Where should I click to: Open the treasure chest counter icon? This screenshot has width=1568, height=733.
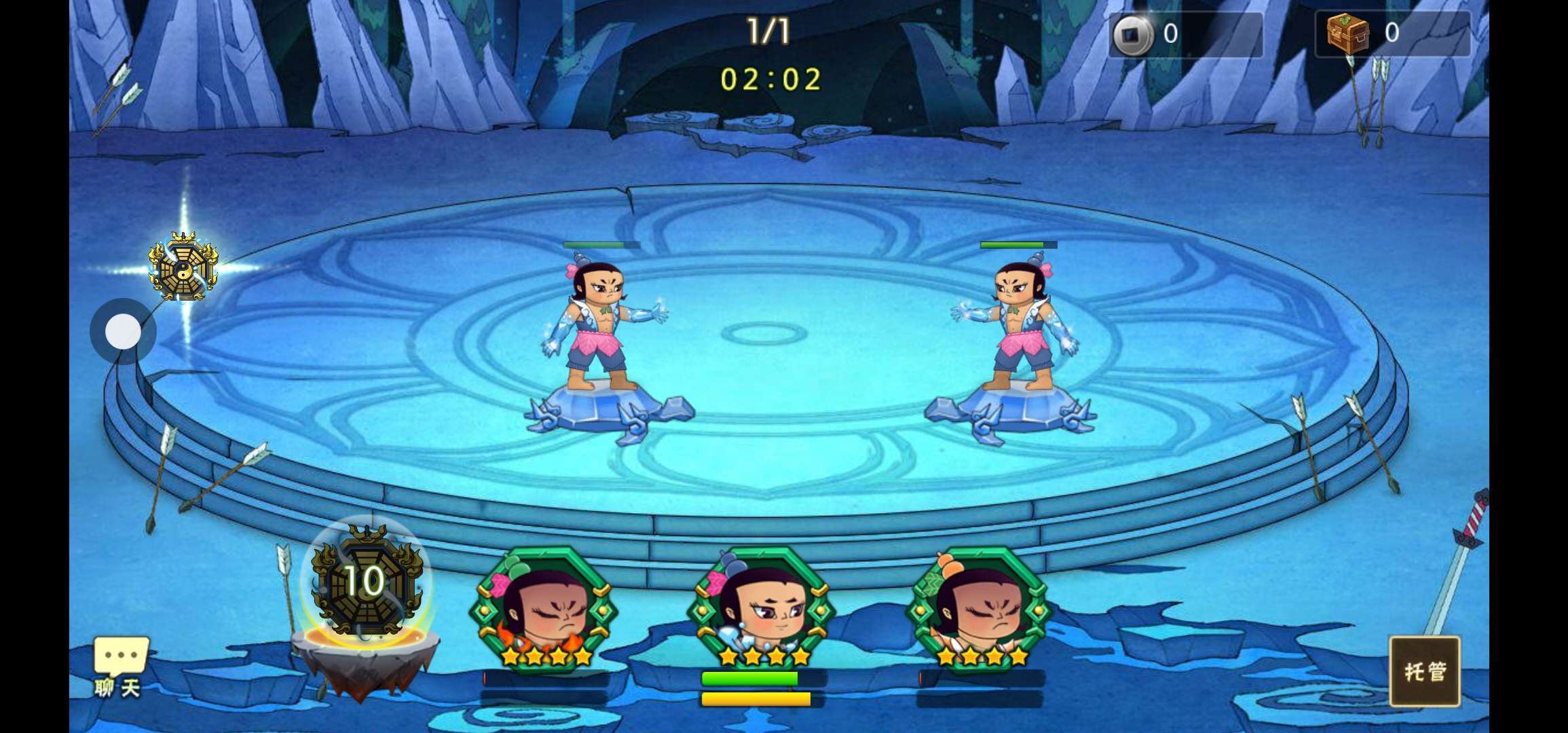tap(1347, 33)
